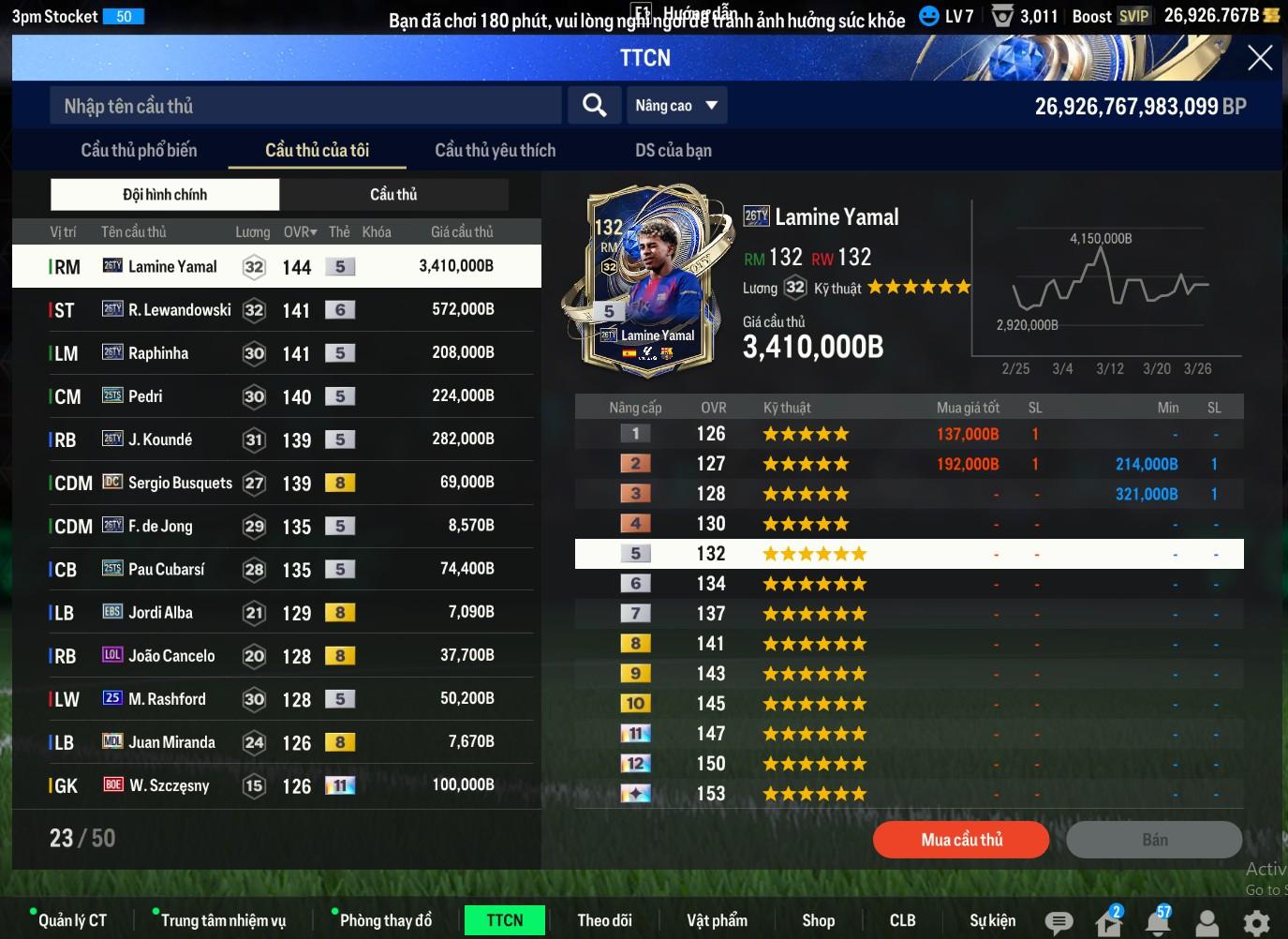The width and height of the screenshot is (1288, 939).
Task: Show the DS của bạn tab
Action: 673,150
